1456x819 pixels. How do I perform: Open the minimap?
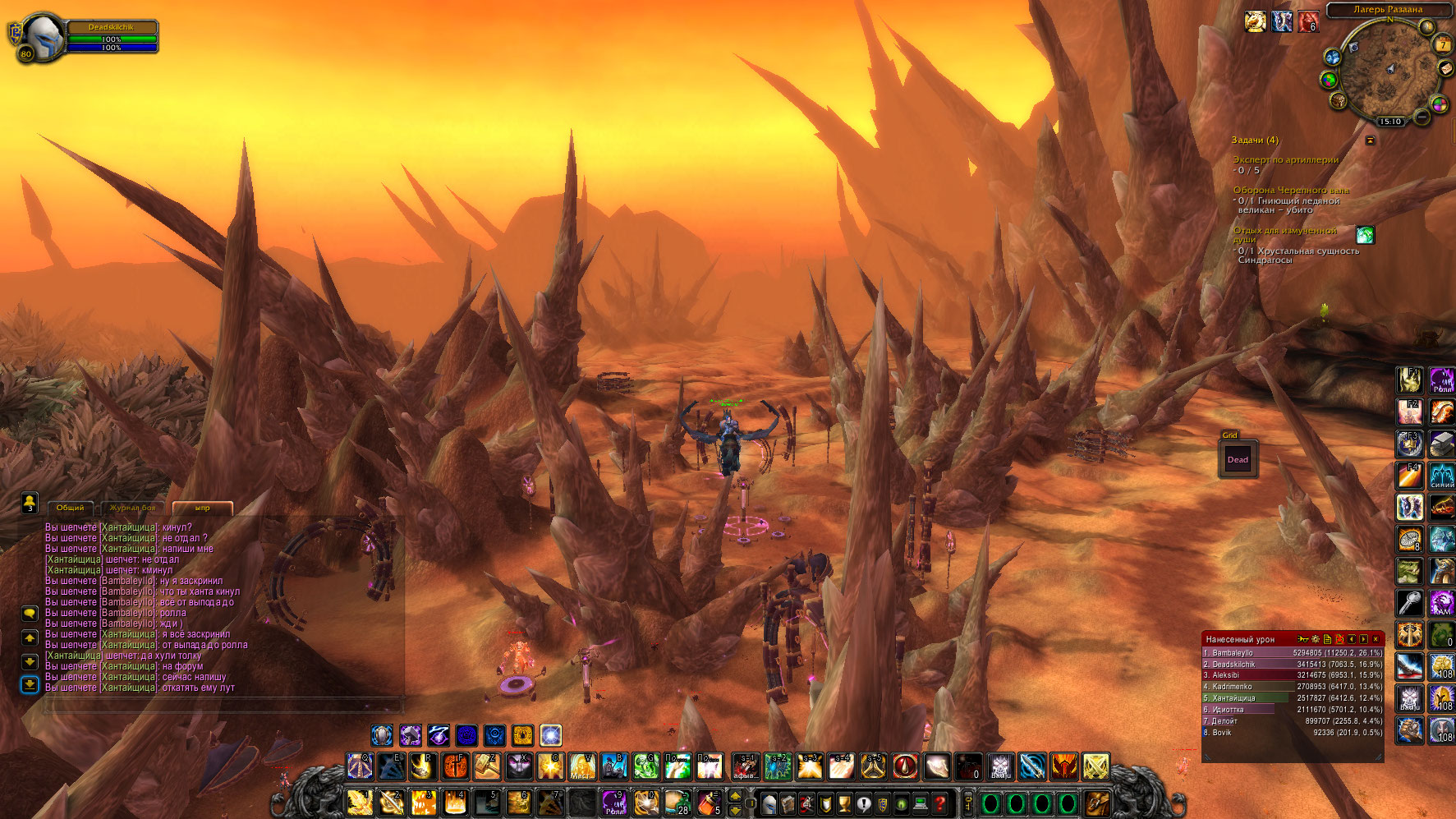(x=1388, y=71)
